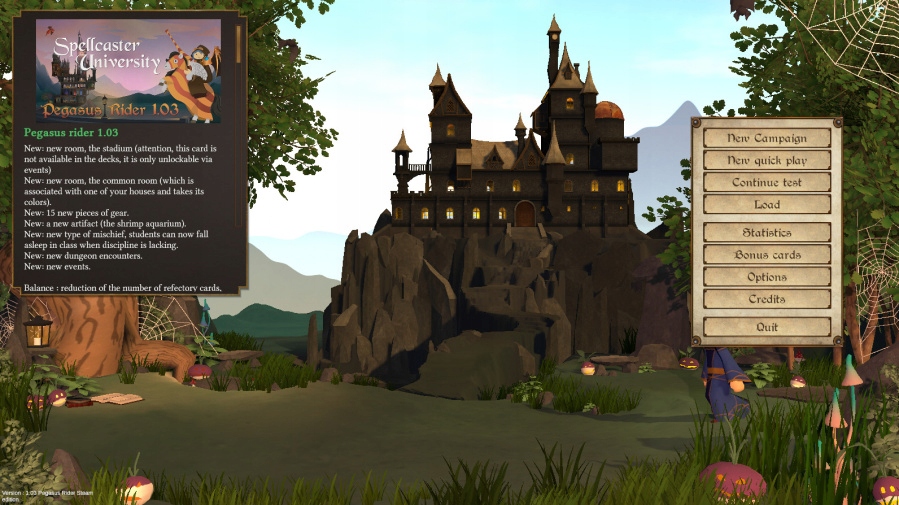Image resolution: width=899 pixels, height=505 pixels.
Task: Open the Load menu
Action: [x=767, y=204]
